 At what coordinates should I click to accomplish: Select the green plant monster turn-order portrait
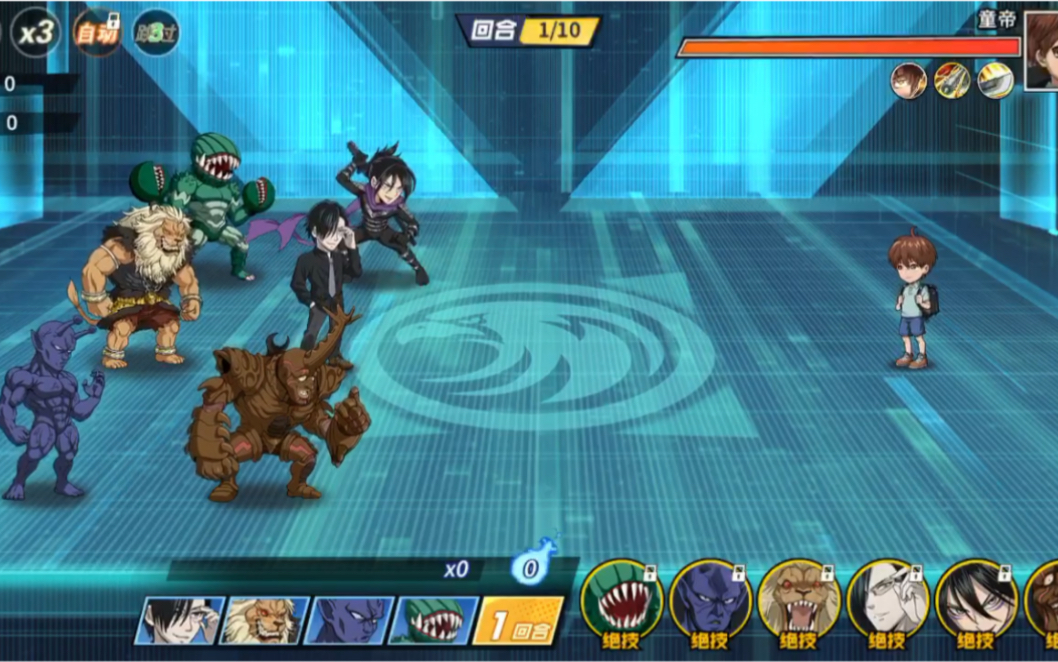[432, 620]
